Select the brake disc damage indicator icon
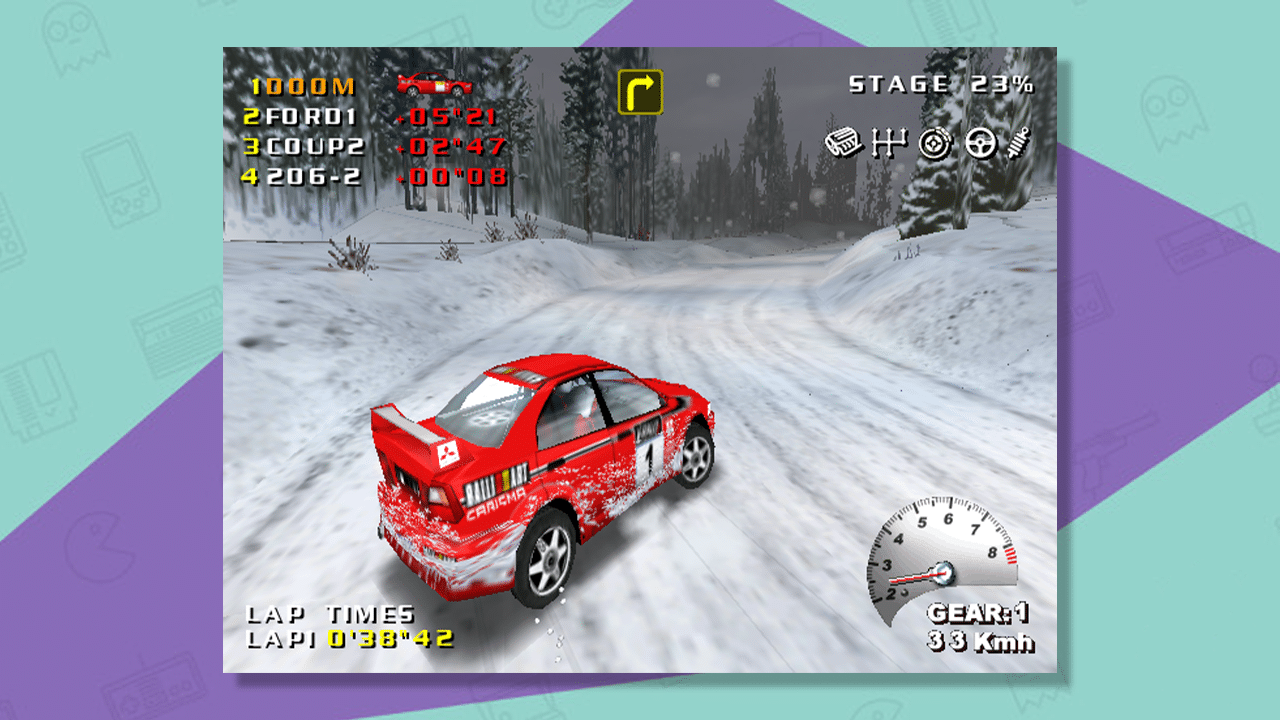Image resolution: width=1280 pixels, height=720 pixels. pyautogui.click(x=932, y=143)
